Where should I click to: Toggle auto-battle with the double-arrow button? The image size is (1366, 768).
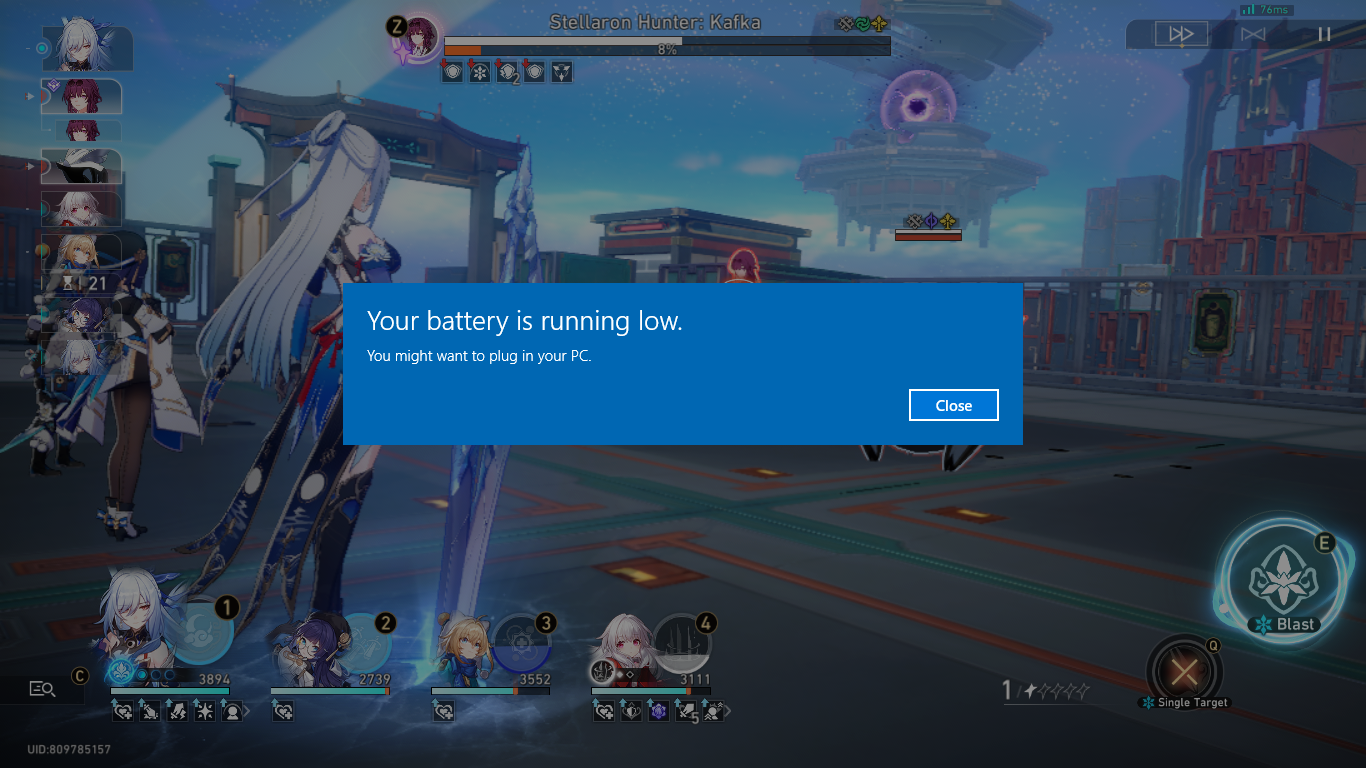tap(1180, 33)
